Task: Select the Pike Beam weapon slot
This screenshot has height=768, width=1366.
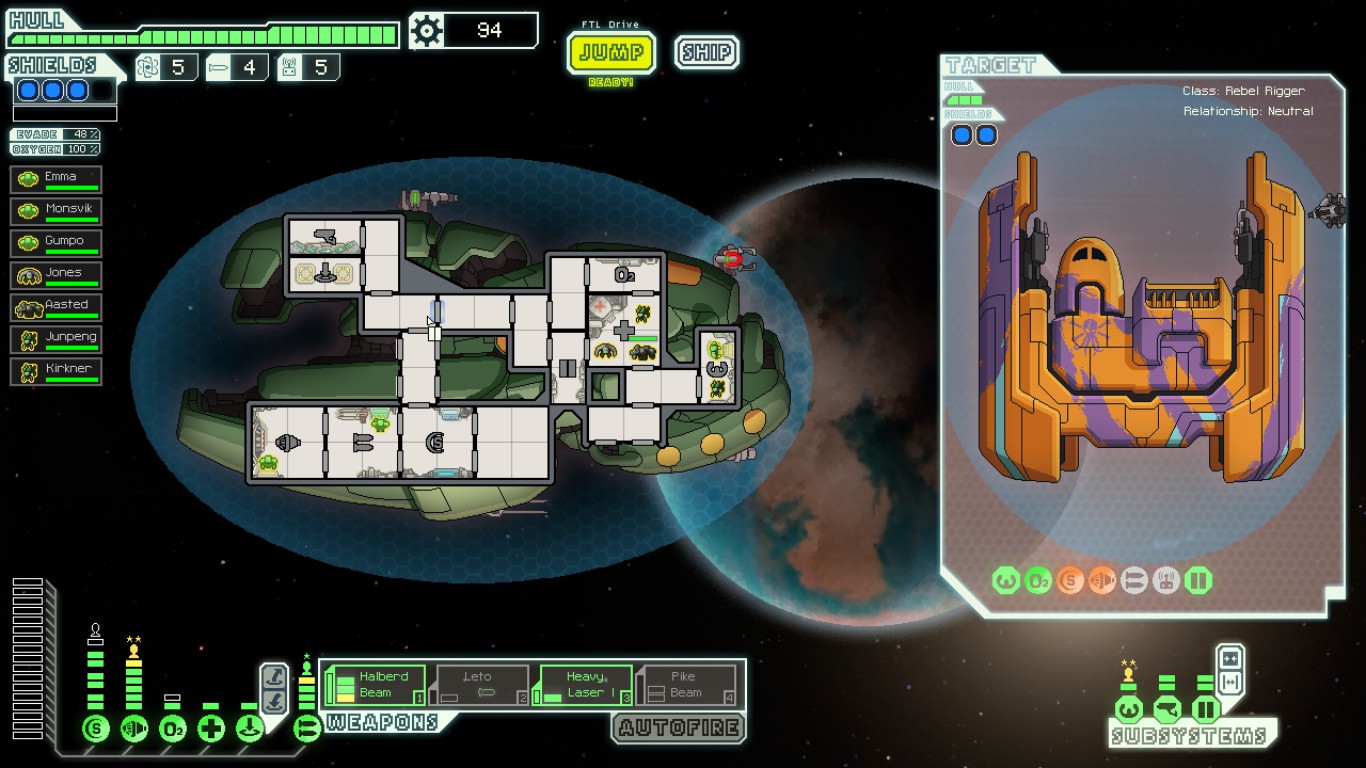Action: [x=688, y=685]
